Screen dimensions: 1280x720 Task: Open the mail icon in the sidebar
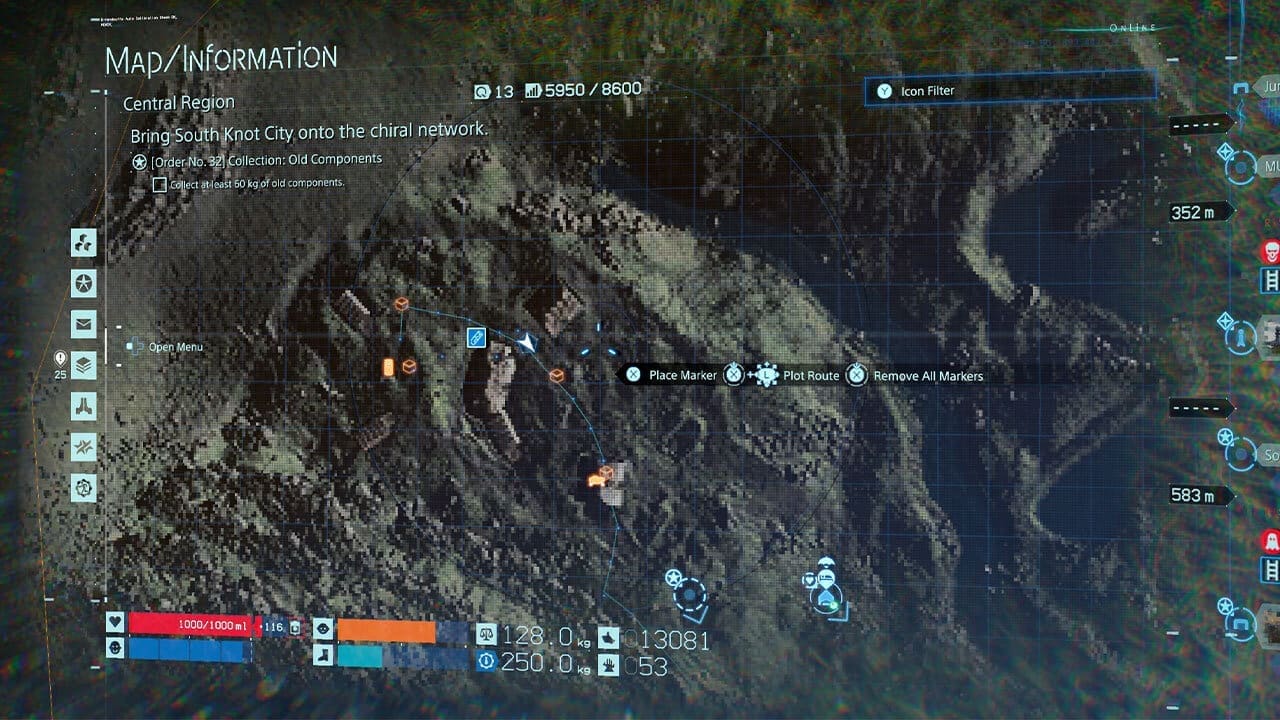[x=83, y=324]
